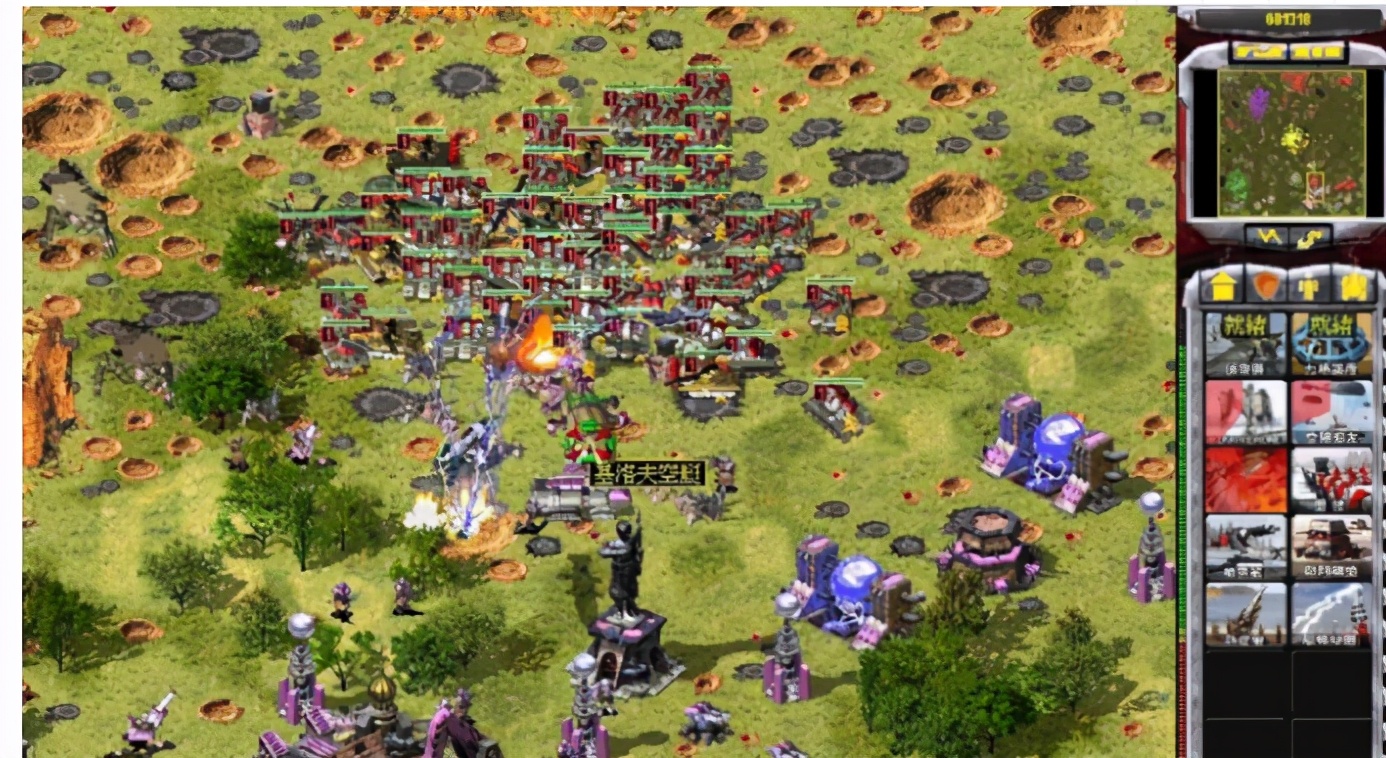Select the Tesla Coil lightning build icon
1386x758 pixels.
click(1331, 613)
